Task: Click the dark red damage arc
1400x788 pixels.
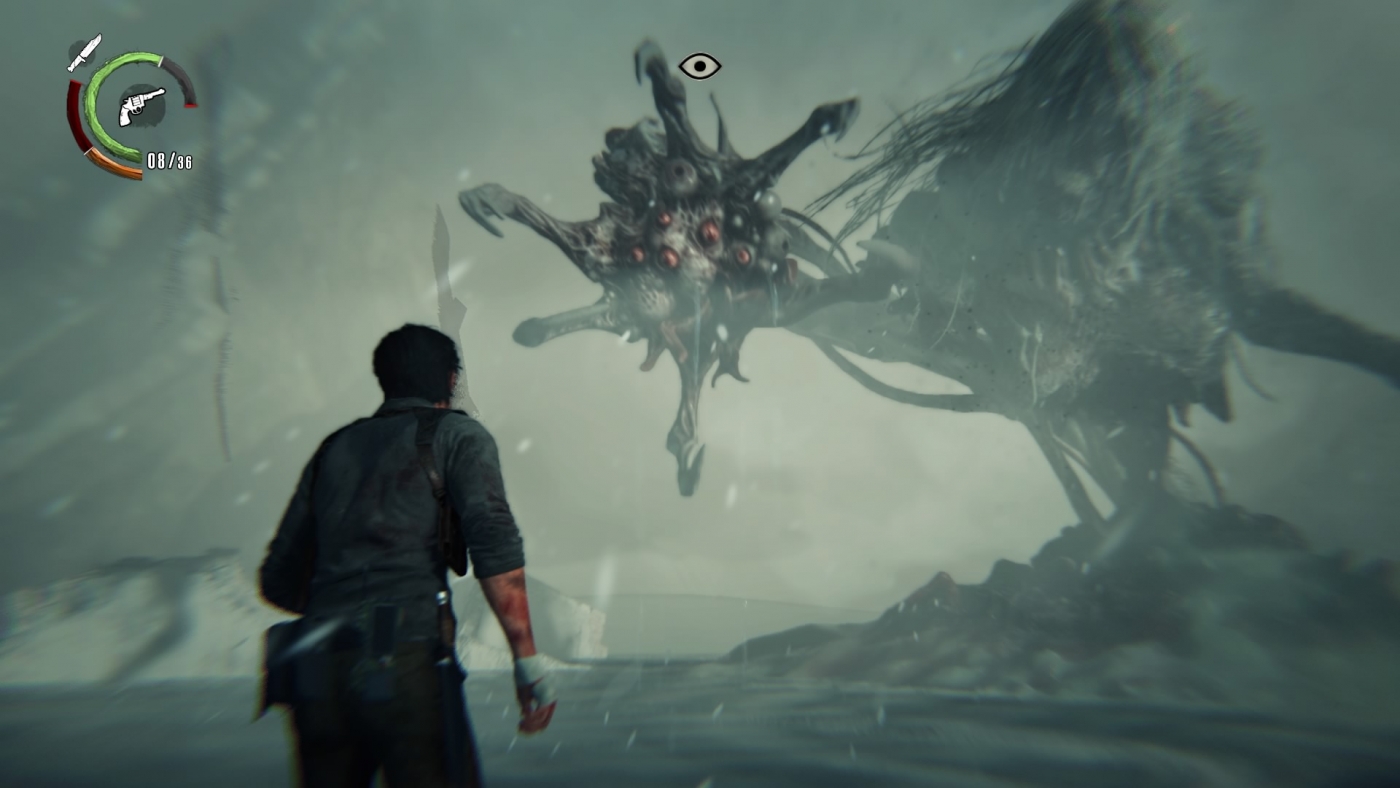Action: (x=76, y=114)
